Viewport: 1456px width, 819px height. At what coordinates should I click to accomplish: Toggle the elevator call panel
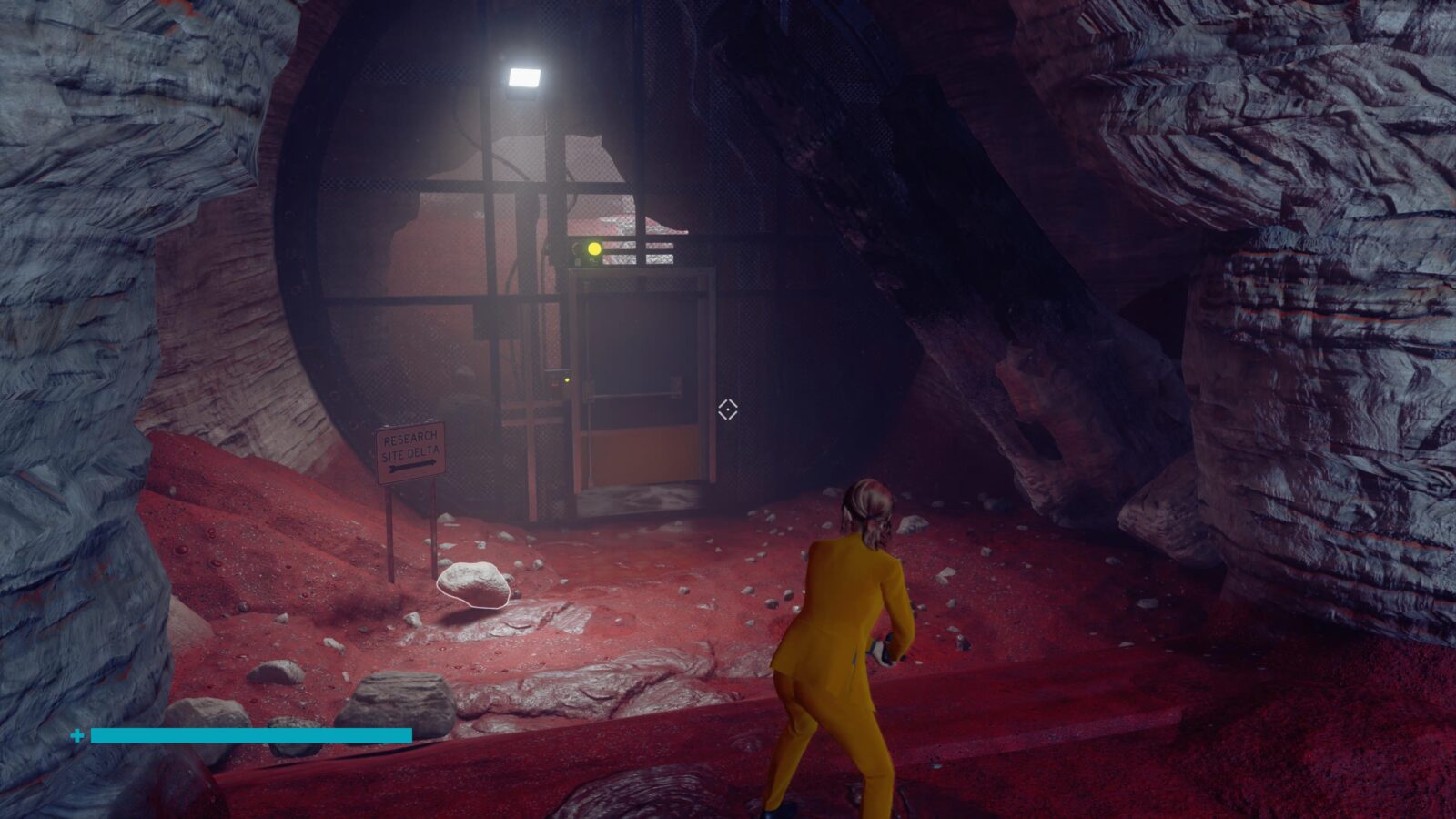[558, 382]
